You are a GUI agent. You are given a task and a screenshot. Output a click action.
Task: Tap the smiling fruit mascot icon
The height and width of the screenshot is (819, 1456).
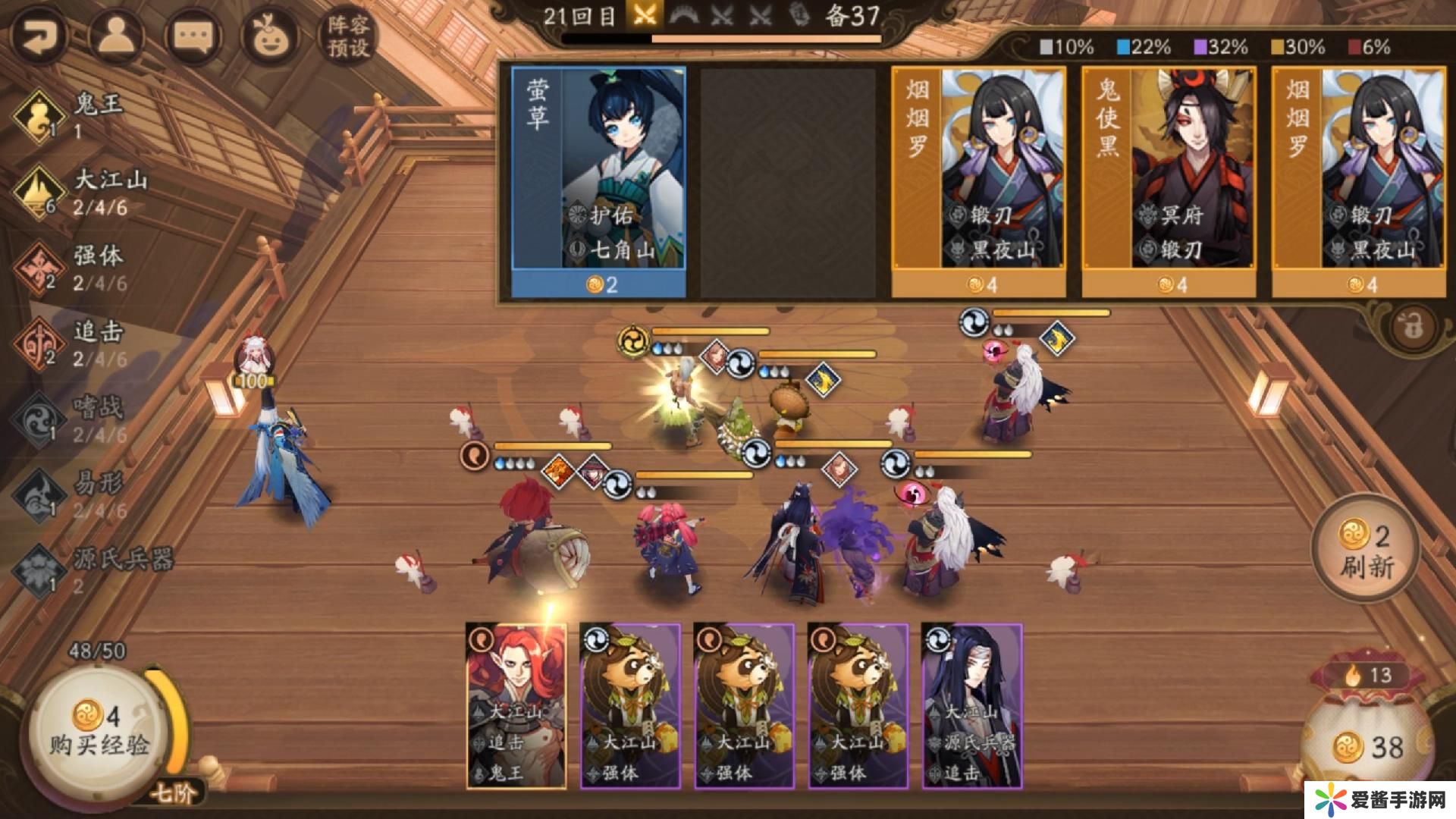click(268, 36)
